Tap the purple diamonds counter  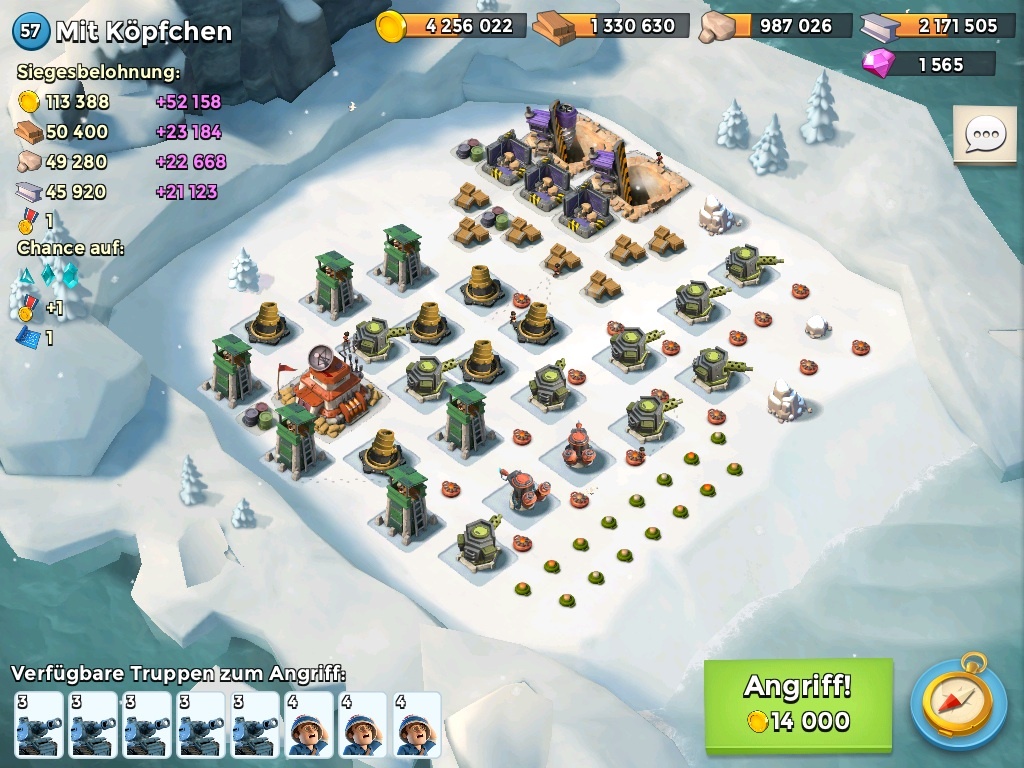(929, 64)
